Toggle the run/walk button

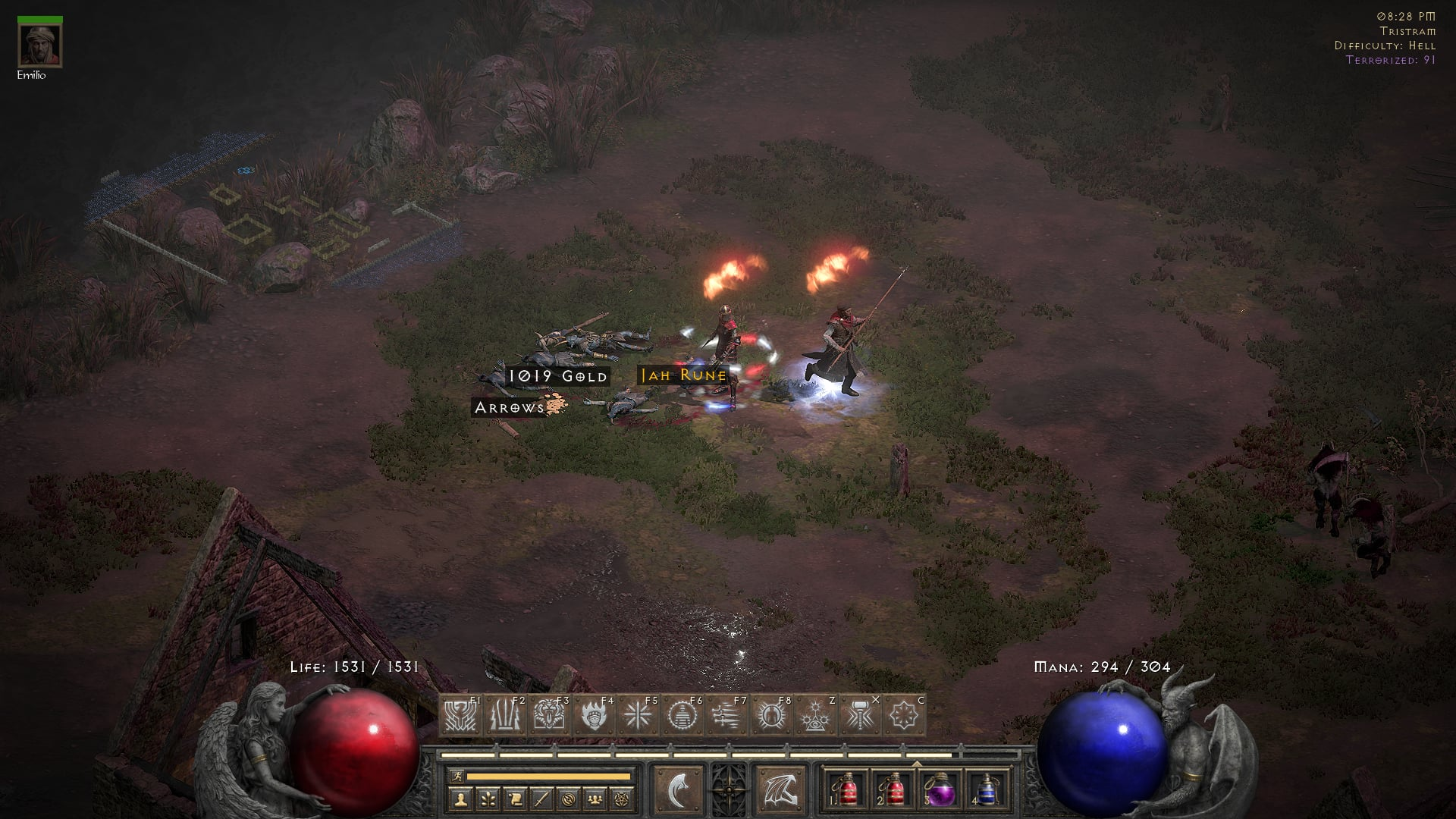(457, 776)
